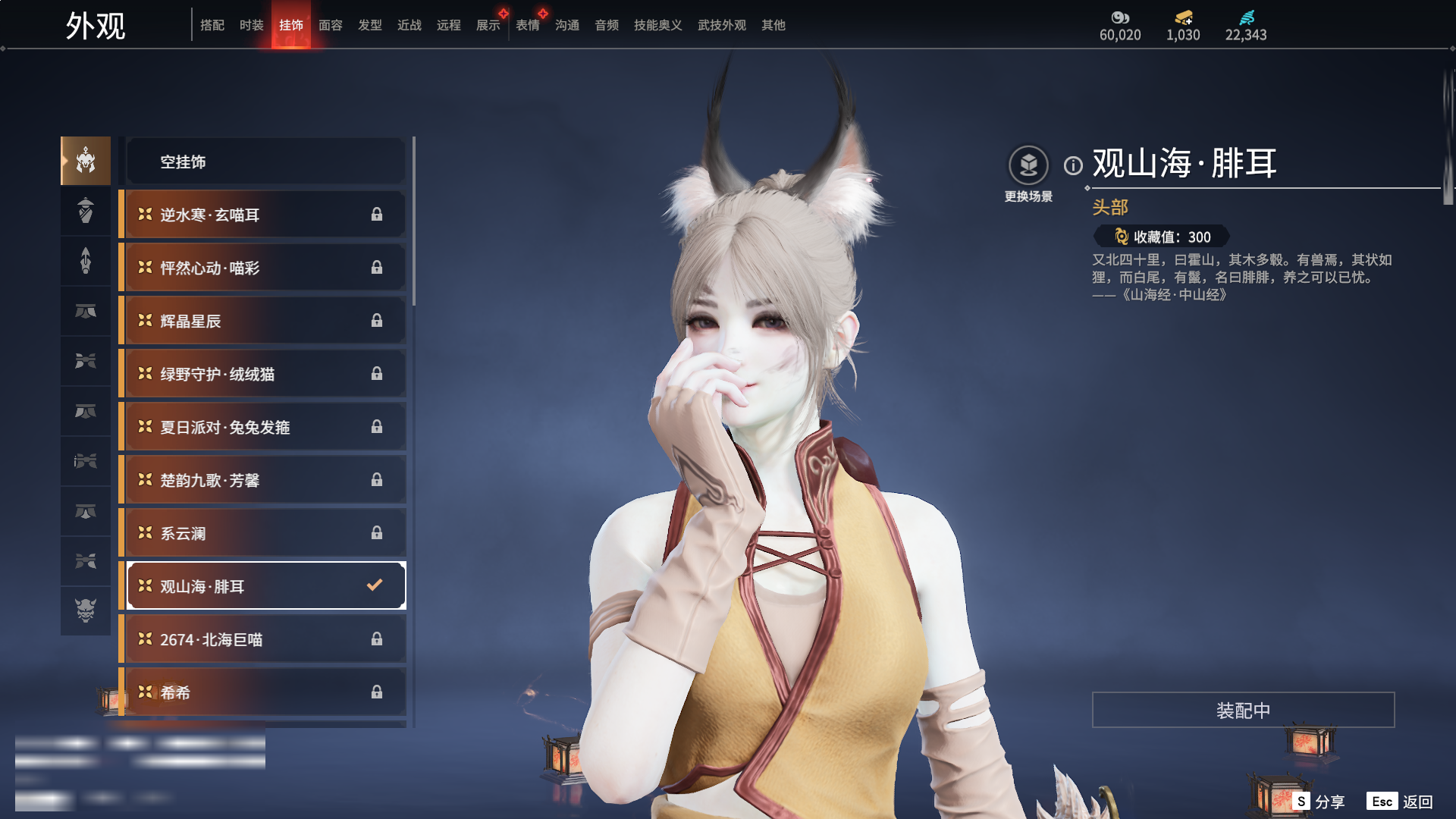Click the 更换场景 scene change icon

pyautogui.click(x=1028, y=165)
